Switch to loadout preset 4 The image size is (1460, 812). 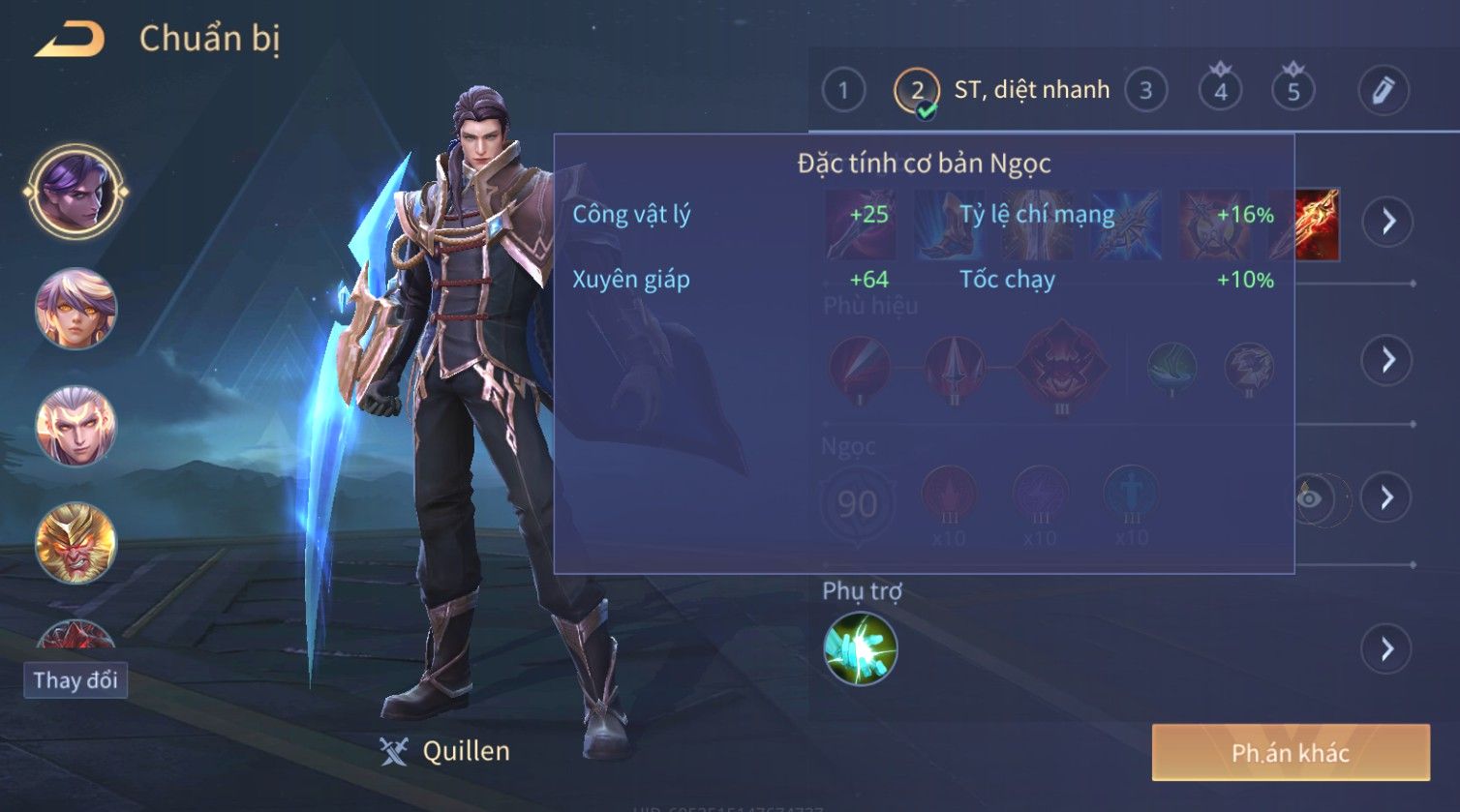[1220, 91]
